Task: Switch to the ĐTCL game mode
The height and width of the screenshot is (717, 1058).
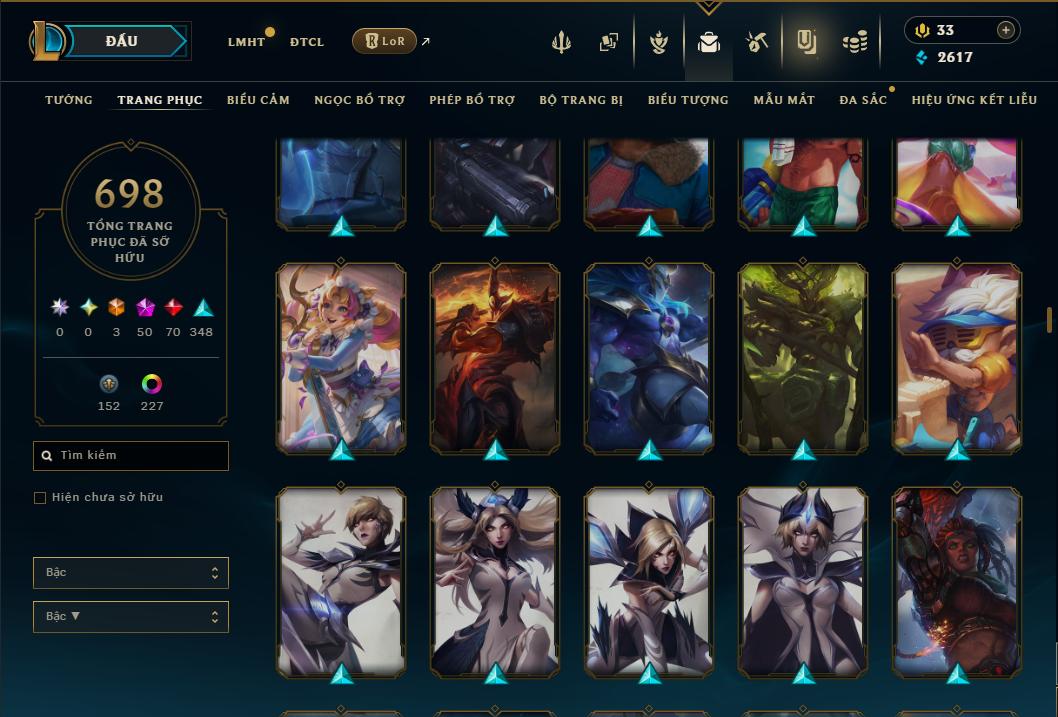Action: coord(306,42)
